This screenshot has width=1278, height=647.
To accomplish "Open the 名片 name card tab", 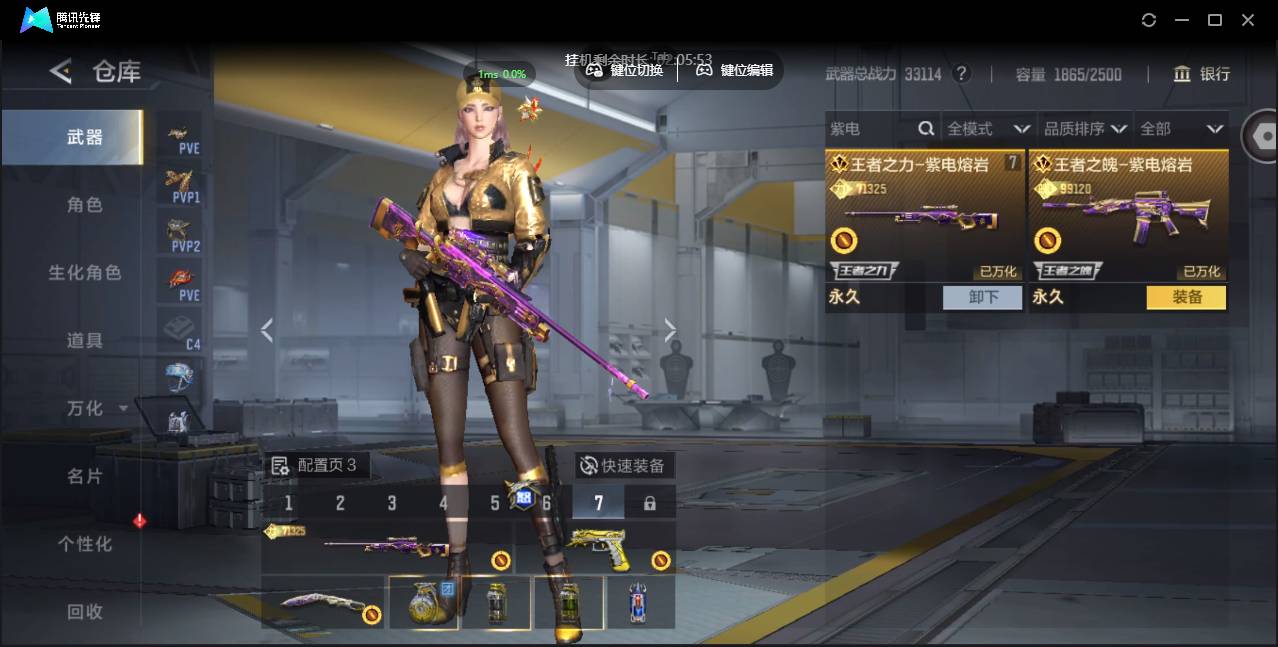I will tap(85, 477).
